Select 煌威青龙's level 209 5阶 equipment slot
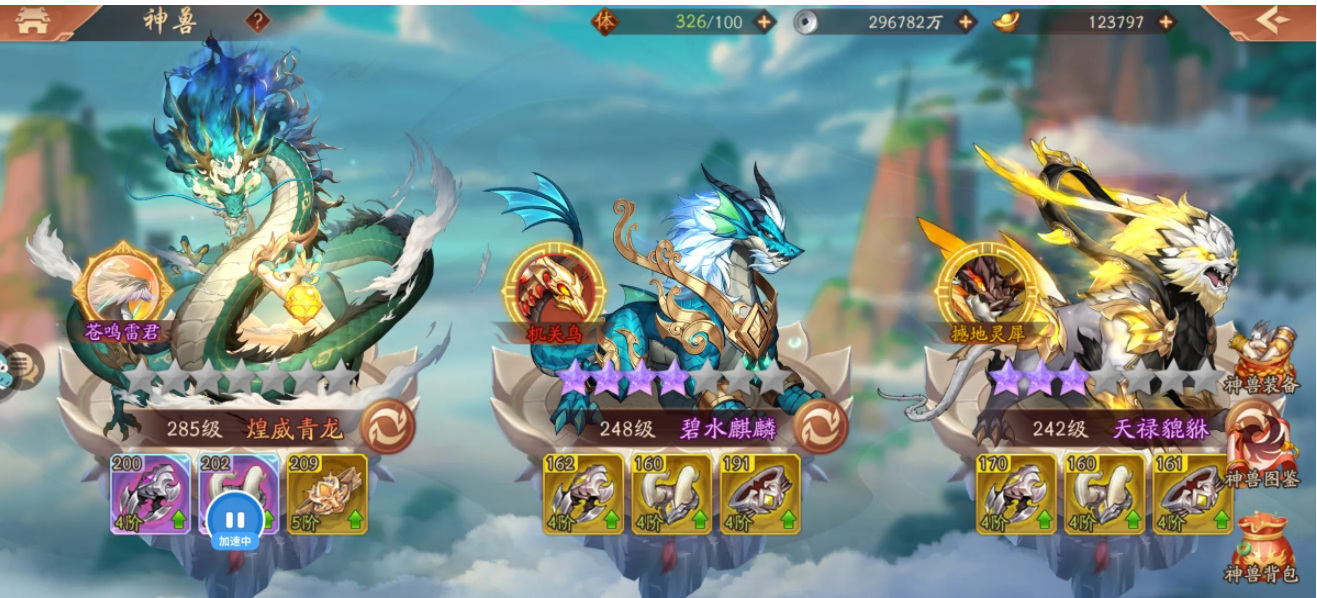The height and width of the screenshot is (598, 1317). pos(327,494)
